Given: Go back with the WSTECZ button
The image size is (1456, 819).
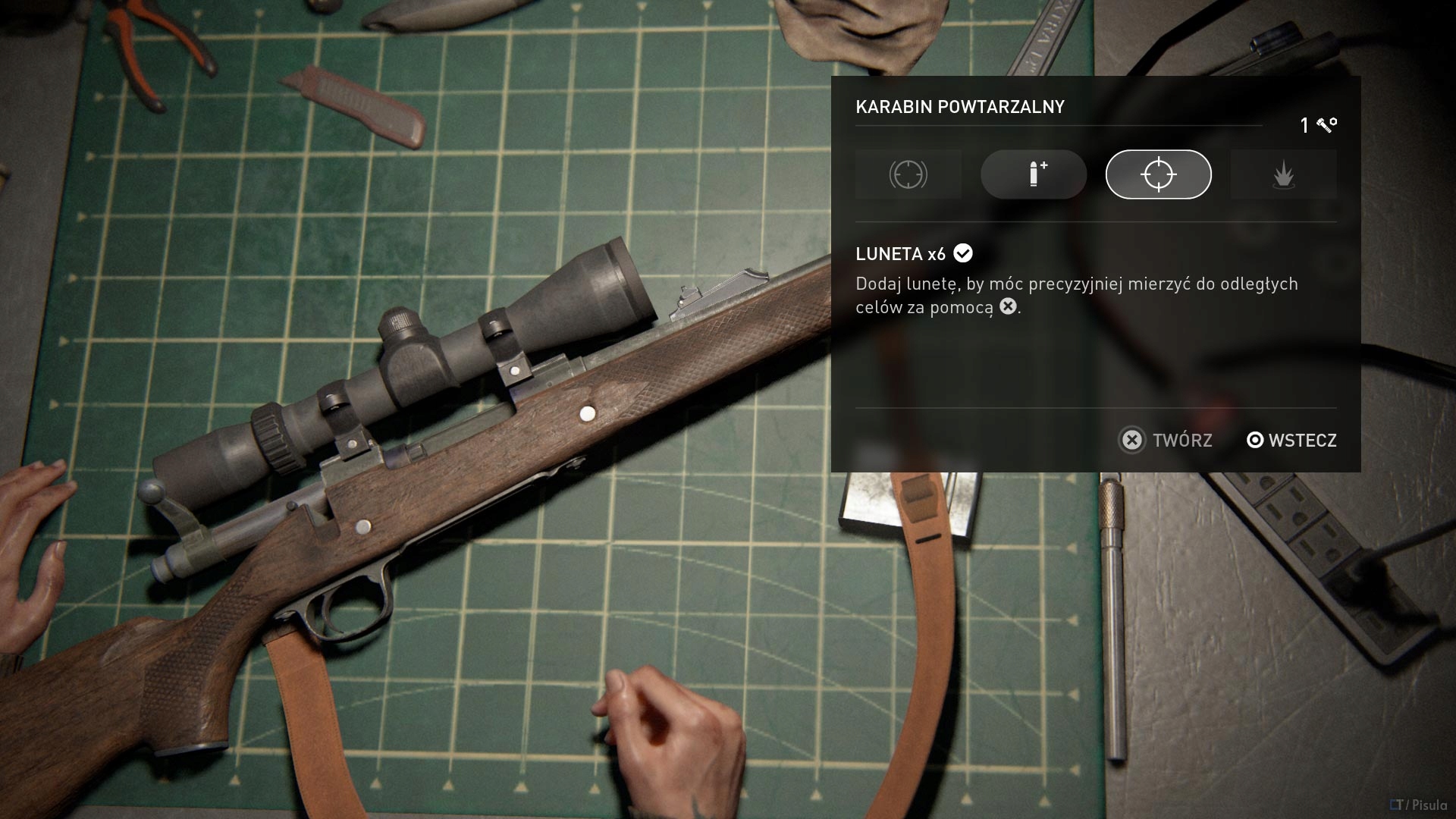Looking at the screenshot, I should [x=1291, y=440].
